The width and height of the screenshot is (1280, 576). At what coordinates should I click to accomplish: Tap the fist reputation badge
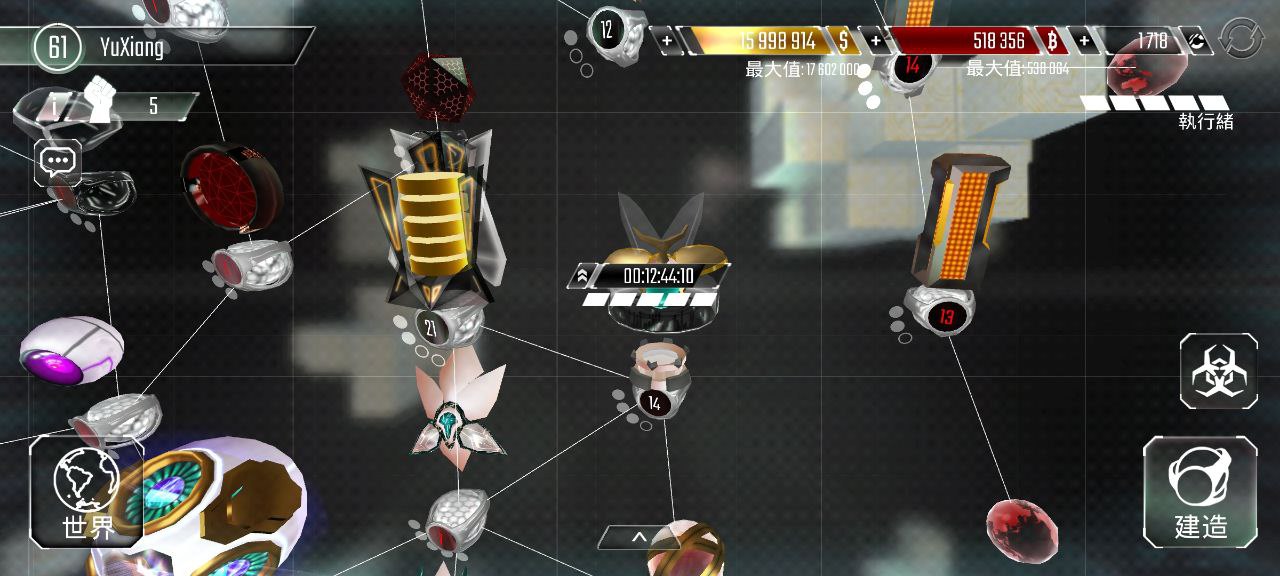[x=100, y=101]
